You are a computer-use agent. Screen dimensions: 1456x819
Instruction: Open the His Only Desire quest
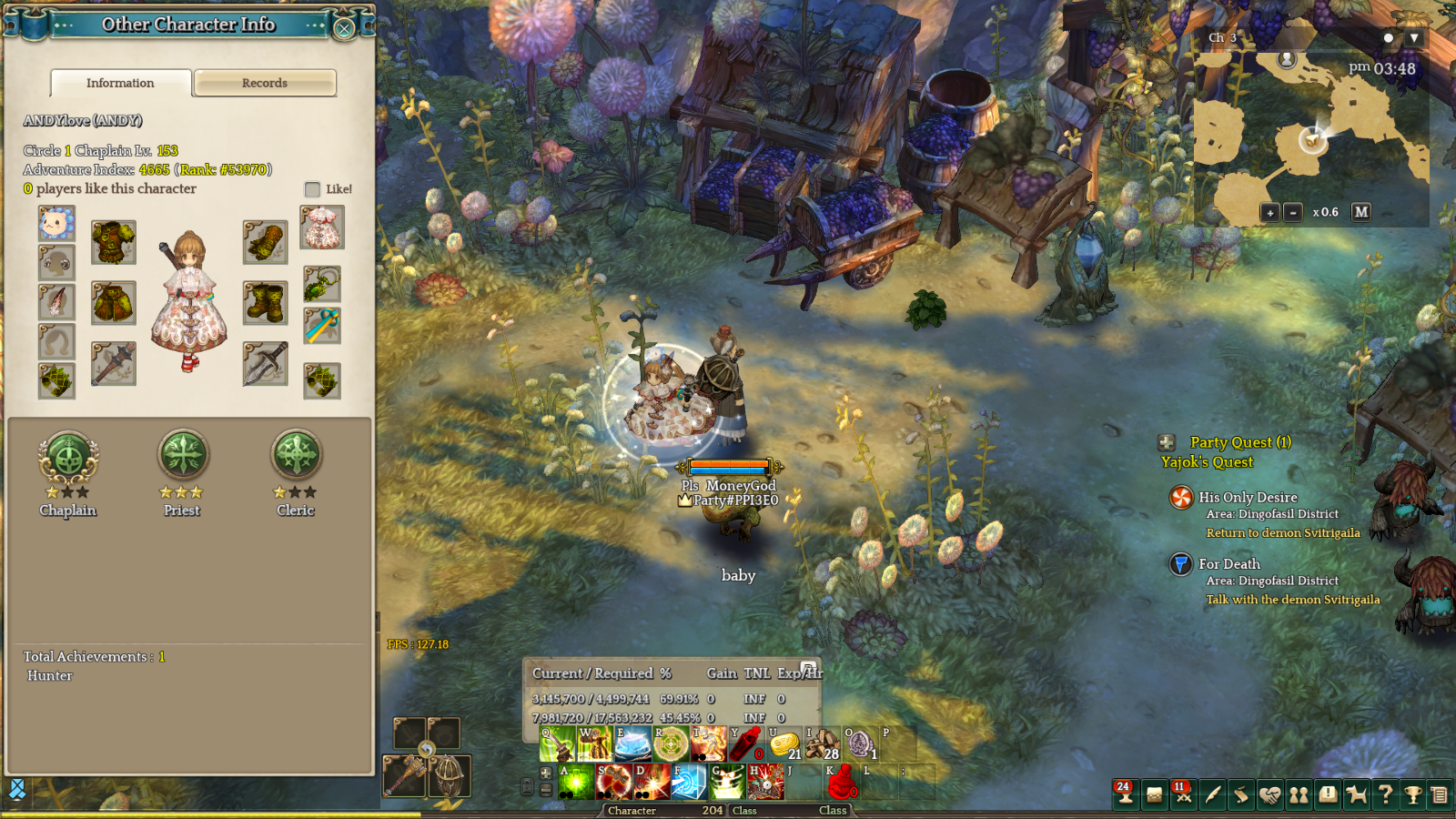click(1248, 498)
